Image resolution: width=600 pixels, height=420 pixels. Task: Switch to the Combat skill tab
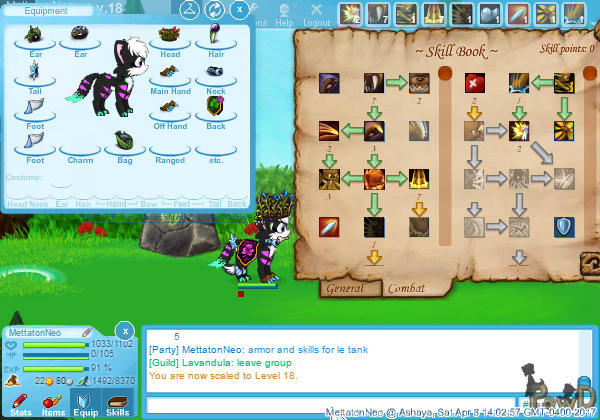pyautogui.click(x=406, y=288)
